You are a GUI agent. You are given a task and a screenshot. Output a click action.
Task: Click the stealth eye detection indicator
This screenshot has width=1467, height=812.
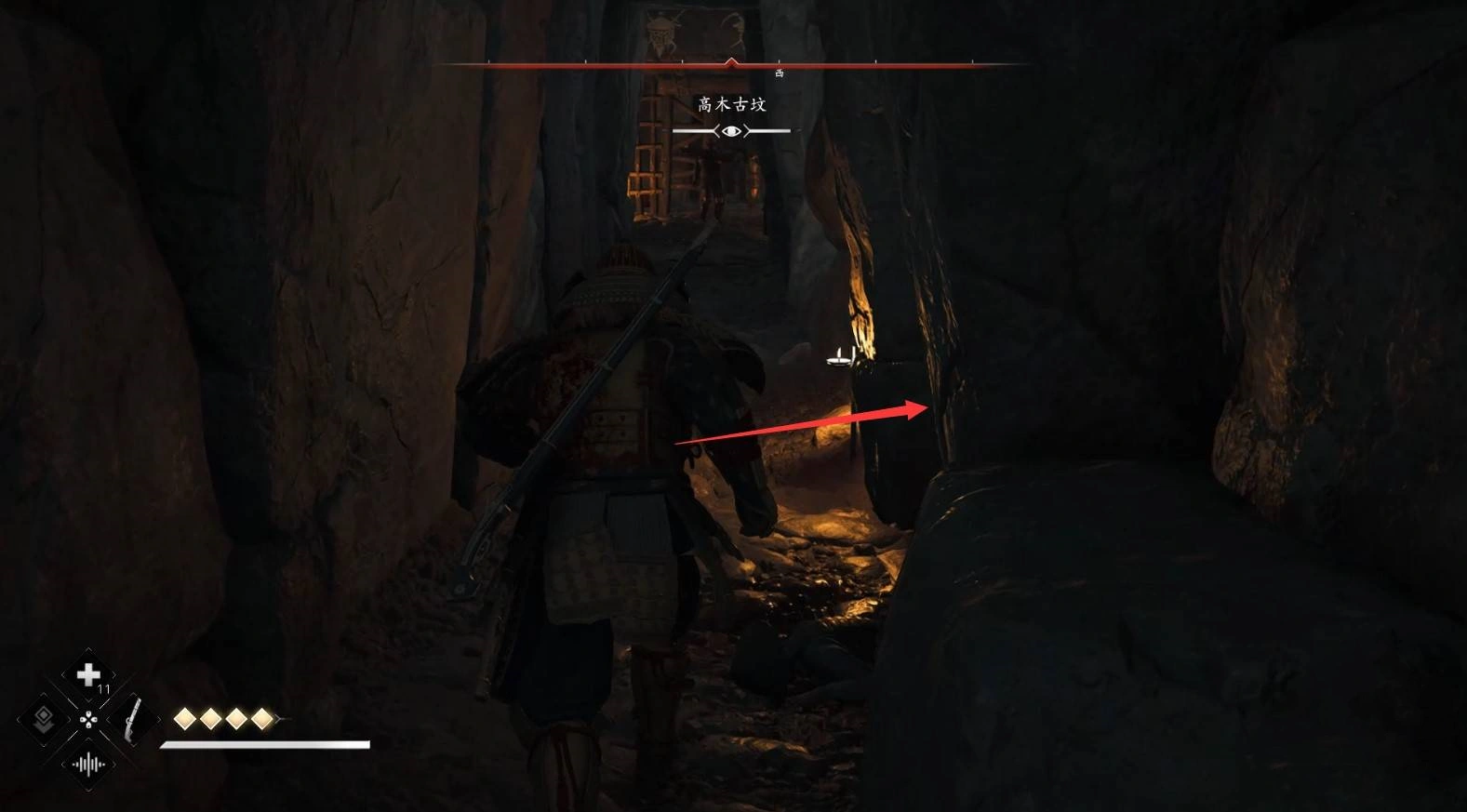732,131
